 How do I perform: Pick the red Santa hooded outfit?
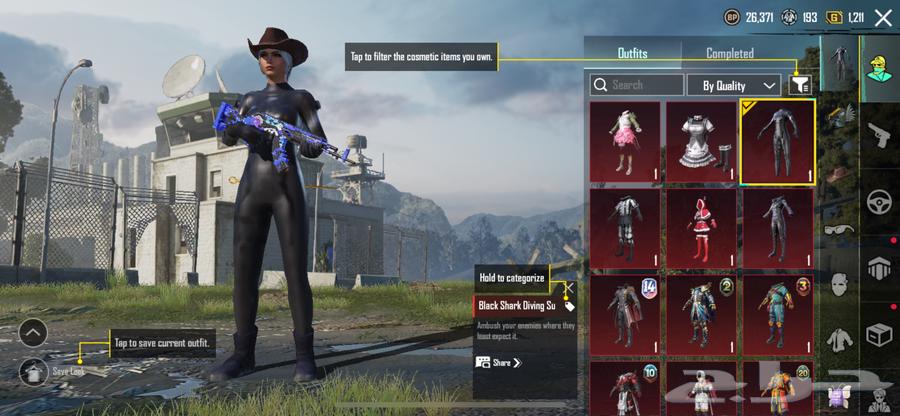(x=701, y=227)
